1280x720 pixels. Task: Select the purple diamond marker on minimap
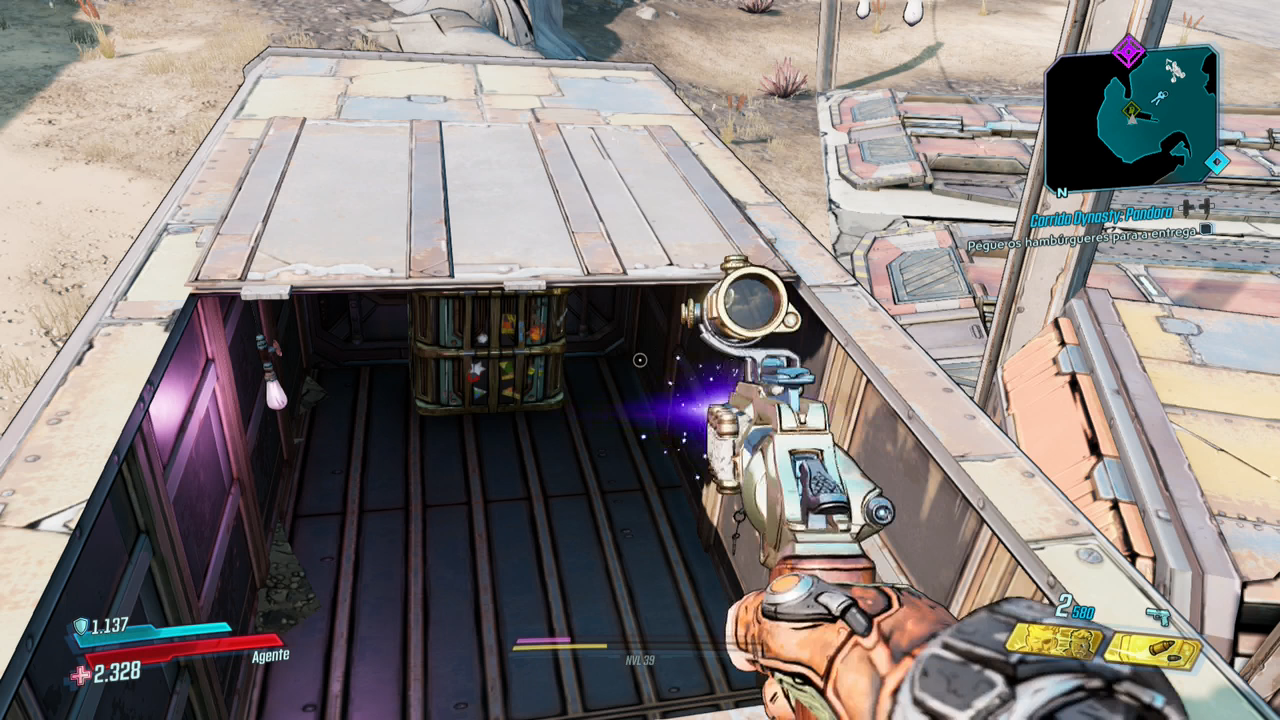click(x=1129, y=51)
